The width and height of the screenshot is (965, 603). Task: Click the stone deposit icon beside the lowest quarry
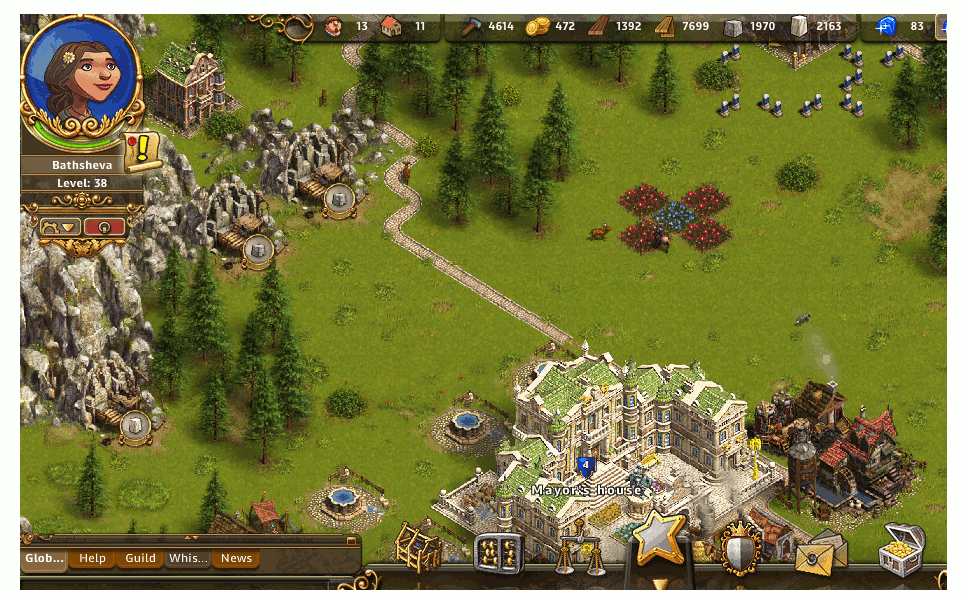(x=135, y=427)
